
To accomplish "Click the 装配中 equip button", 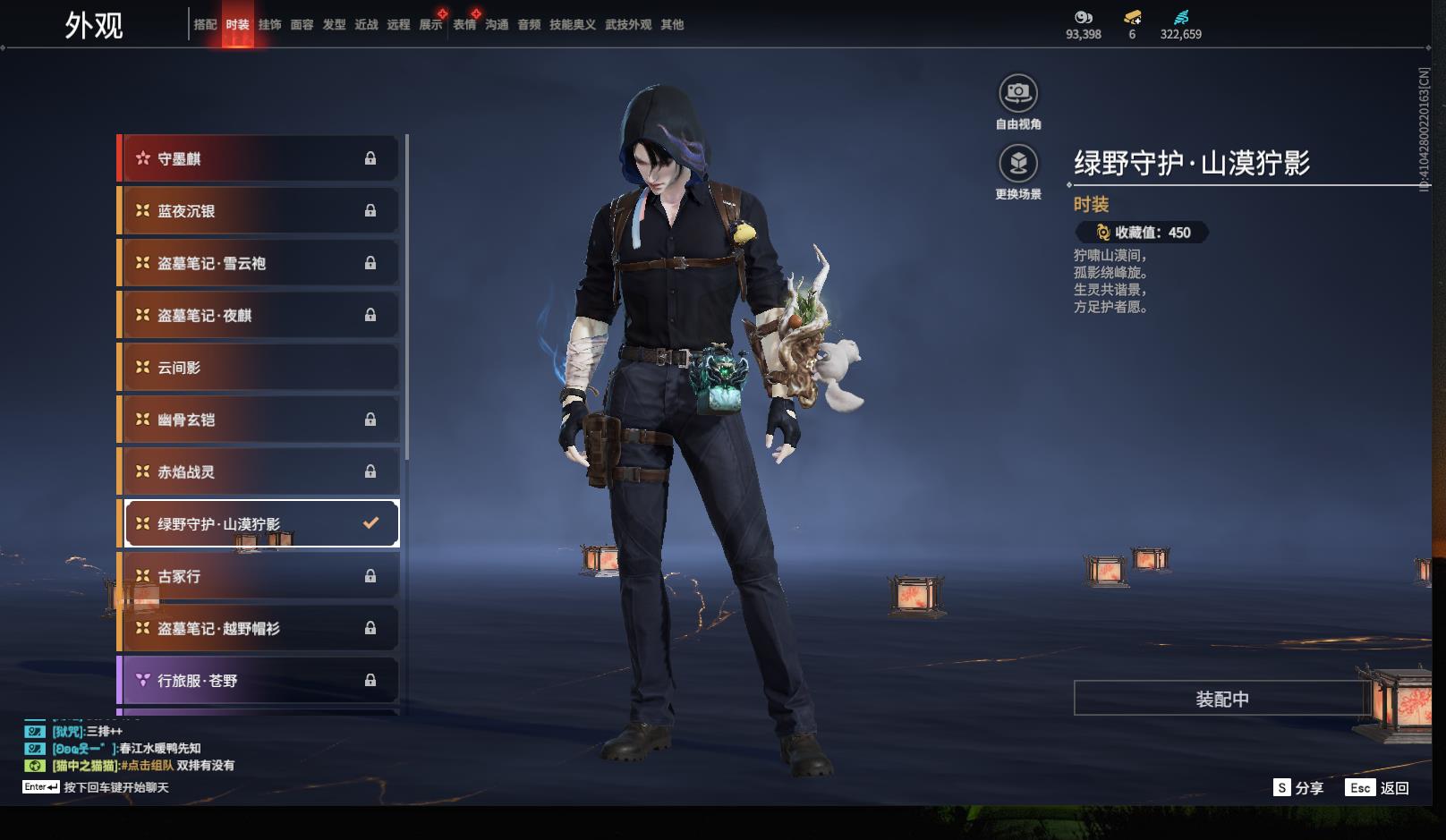I will point(1221,699).
